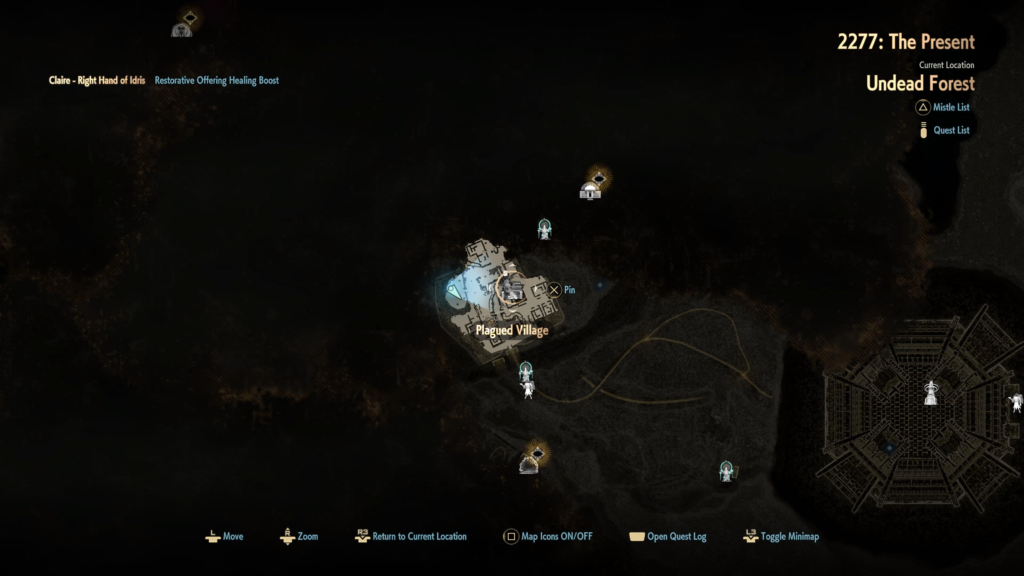The image size is (1024, 576).
Task: Return to Current Location on the map
Action: (410, 537)
